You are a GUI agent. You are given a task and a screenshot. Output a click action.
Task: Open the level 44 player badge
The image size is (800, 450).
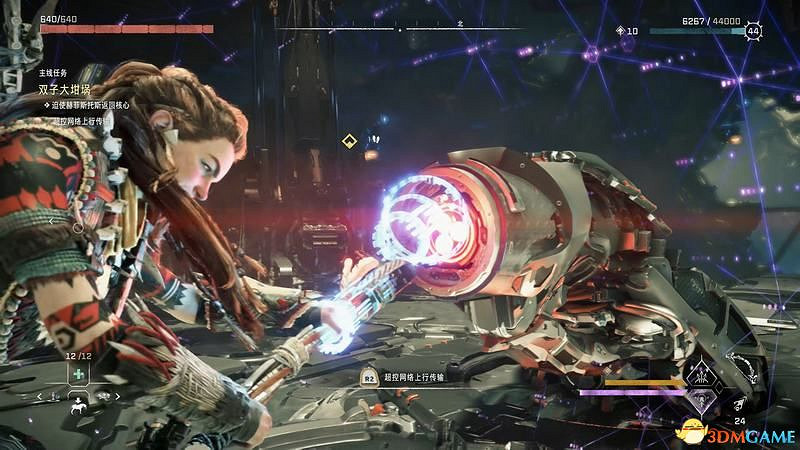(x=752, y=31)
